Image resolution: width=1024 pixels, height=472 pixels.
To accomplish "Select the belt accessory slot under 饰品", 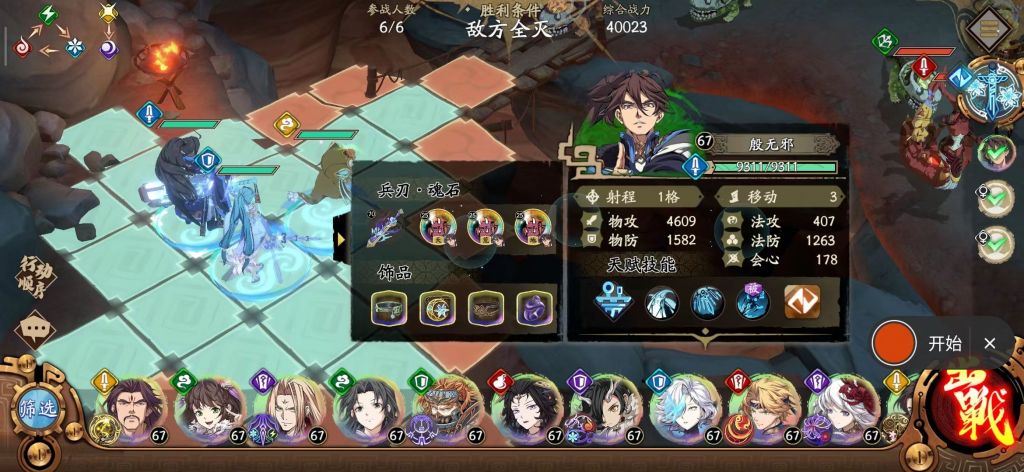I will click(x=389, y=307).
